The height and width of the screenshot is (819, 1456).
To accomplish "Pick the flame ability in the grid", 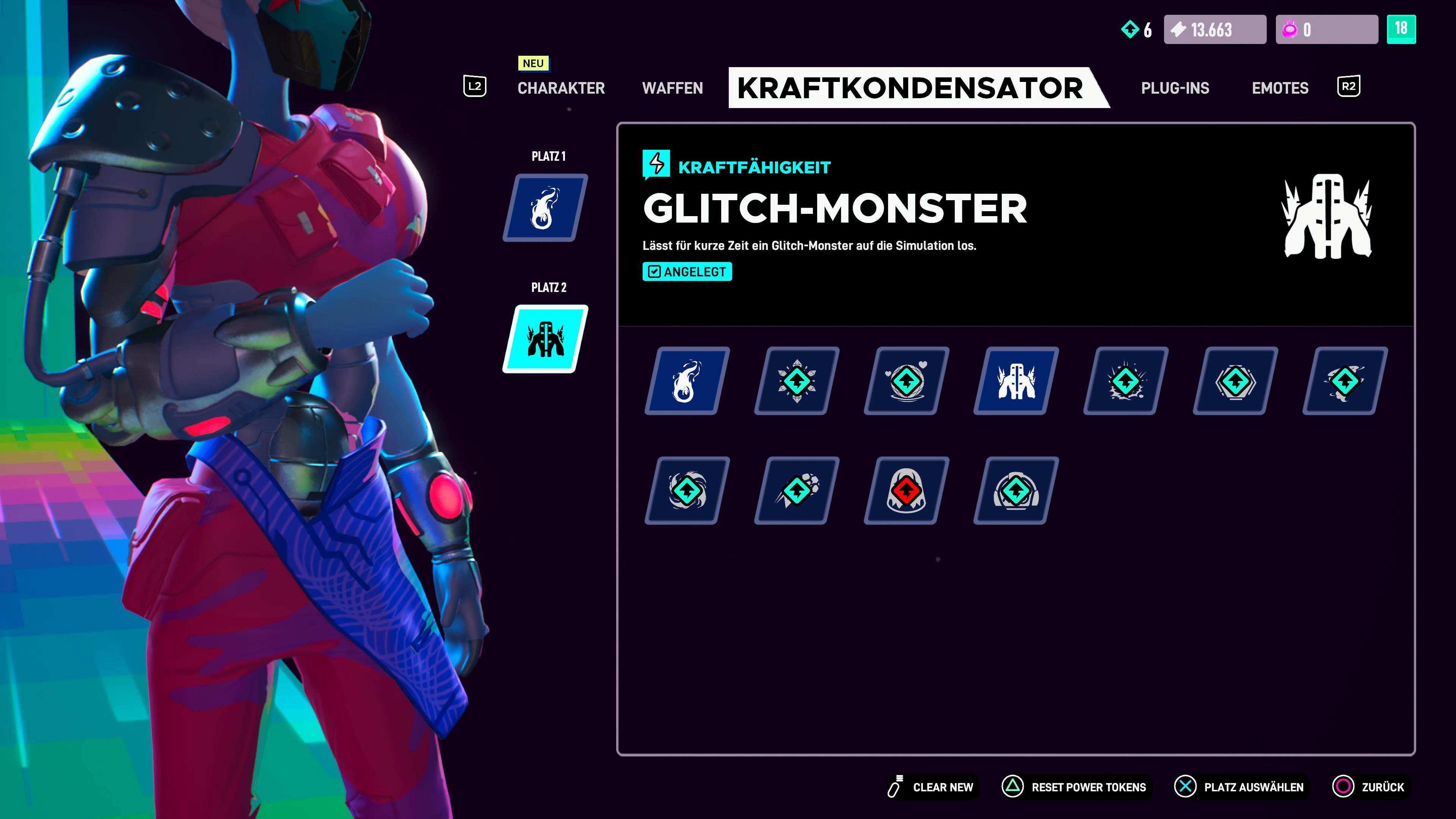I will click(687, 381).
